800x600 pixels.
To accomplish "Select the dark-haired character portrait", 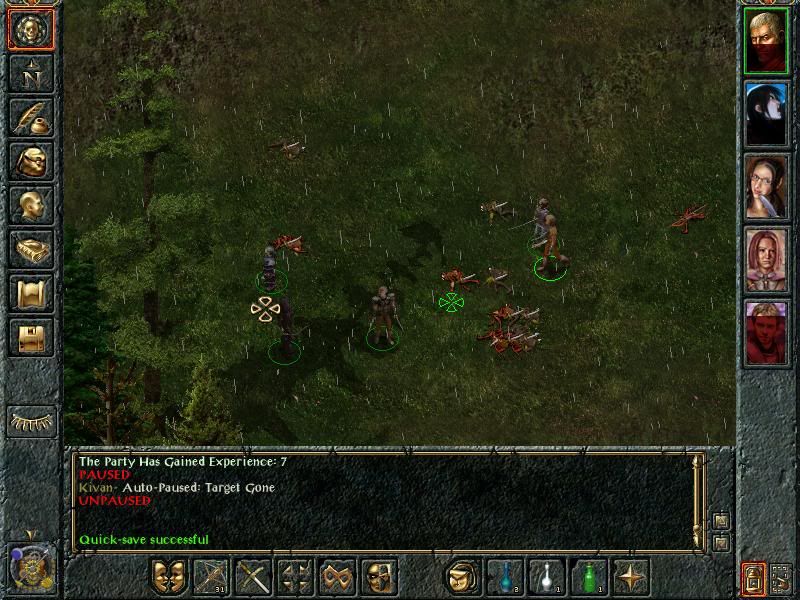I will click(x=766, y=114).
